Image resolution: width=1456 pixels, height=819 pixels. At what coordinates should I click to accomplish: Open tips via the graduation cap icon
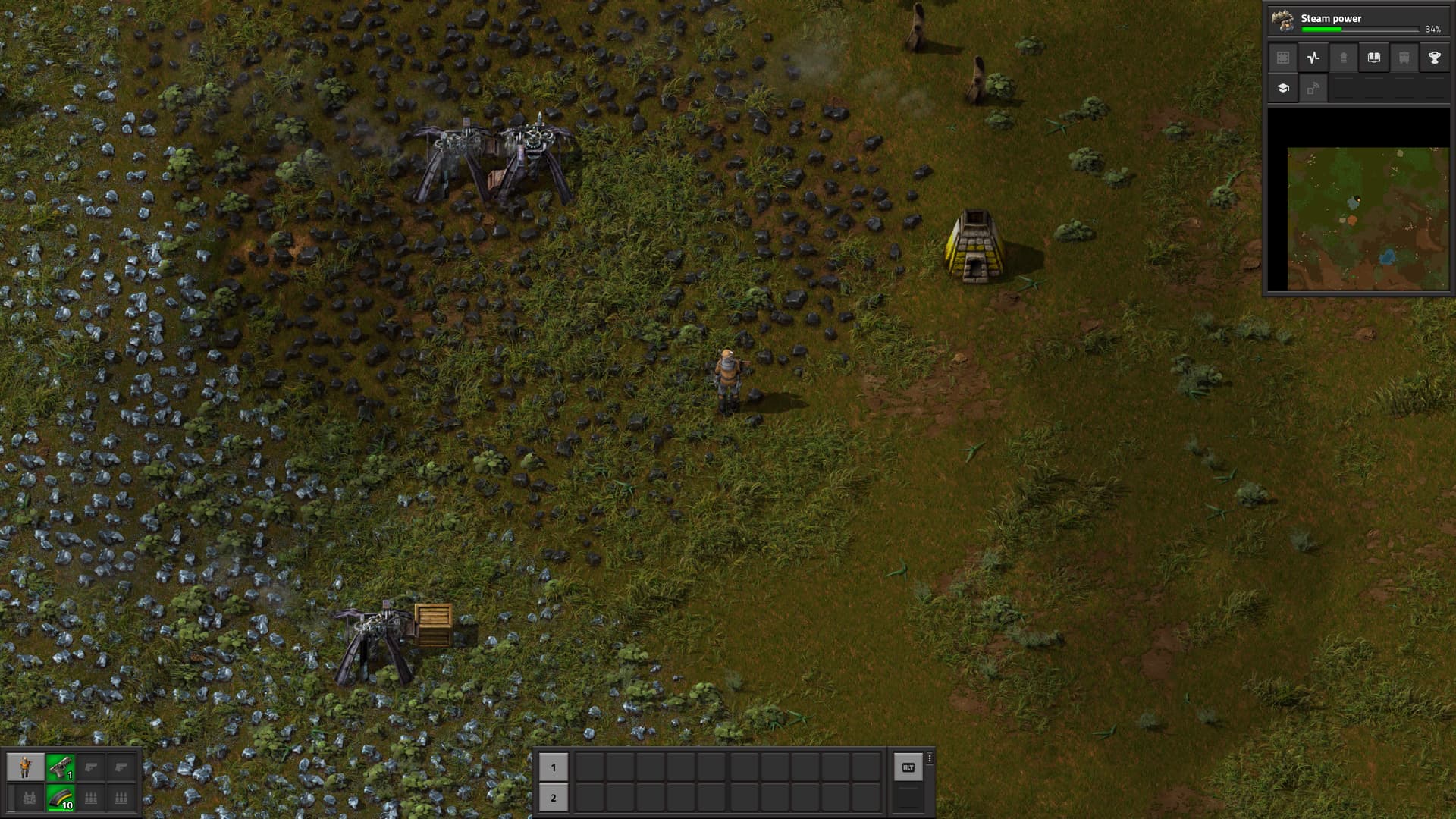tap(1283, 88)
